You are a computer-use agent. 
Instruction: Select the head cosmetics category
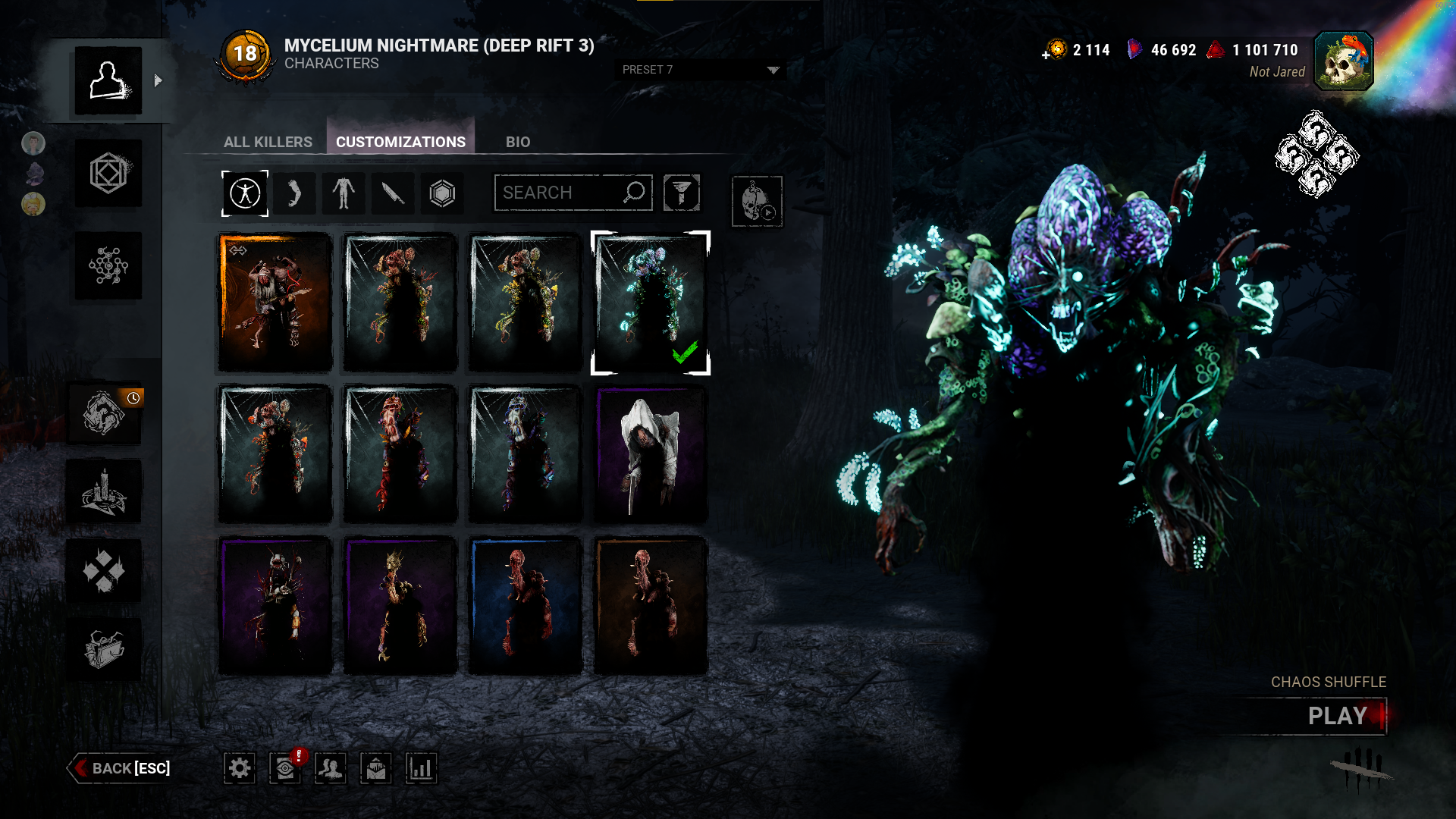[x=294, y=193]
